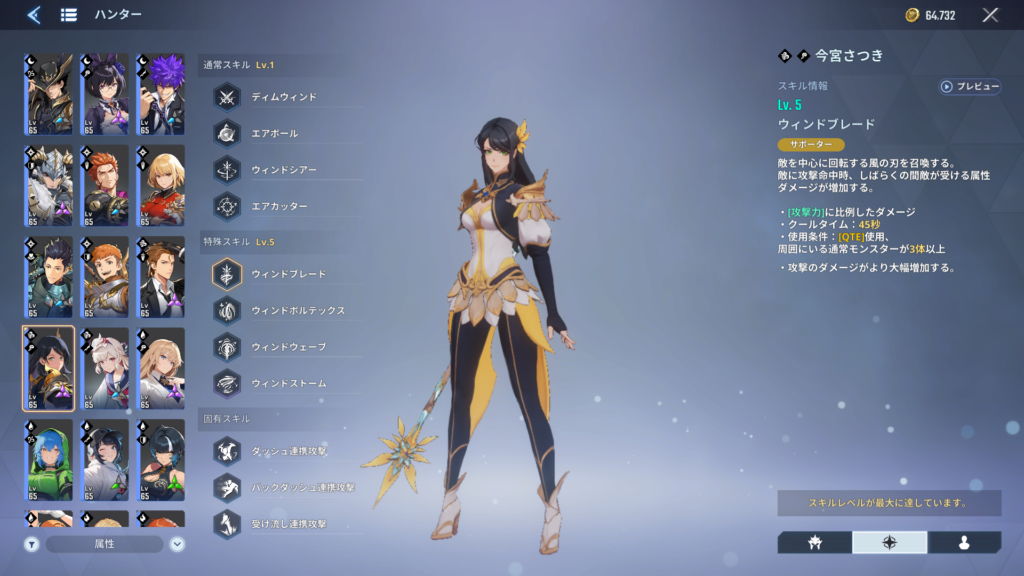Select the green-hooded blue-haired hunter portrait
Screen dimensions: 1024x576
48,460
